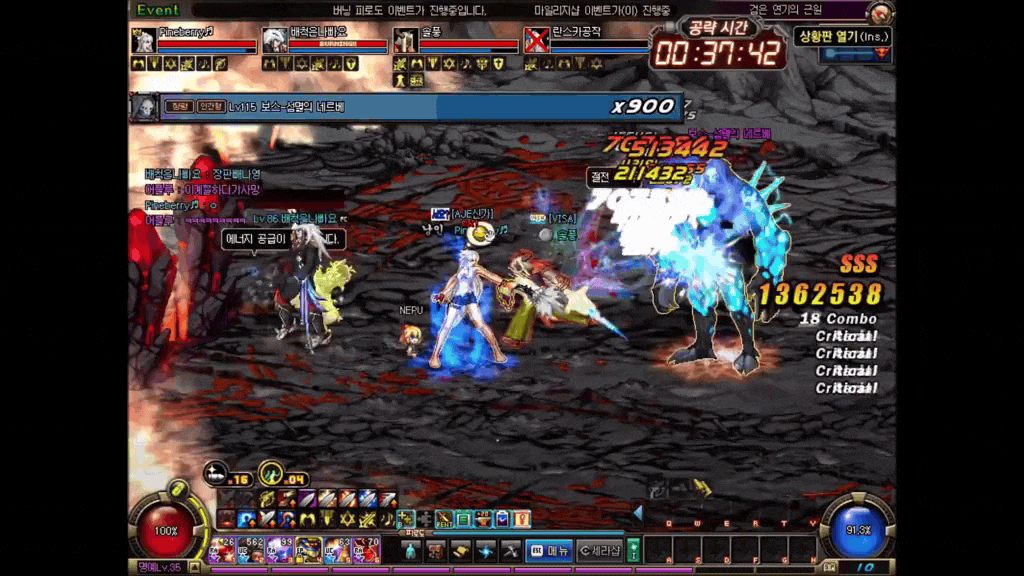Open the inventory chest icon
The image size is (1024, 576).
436,550
